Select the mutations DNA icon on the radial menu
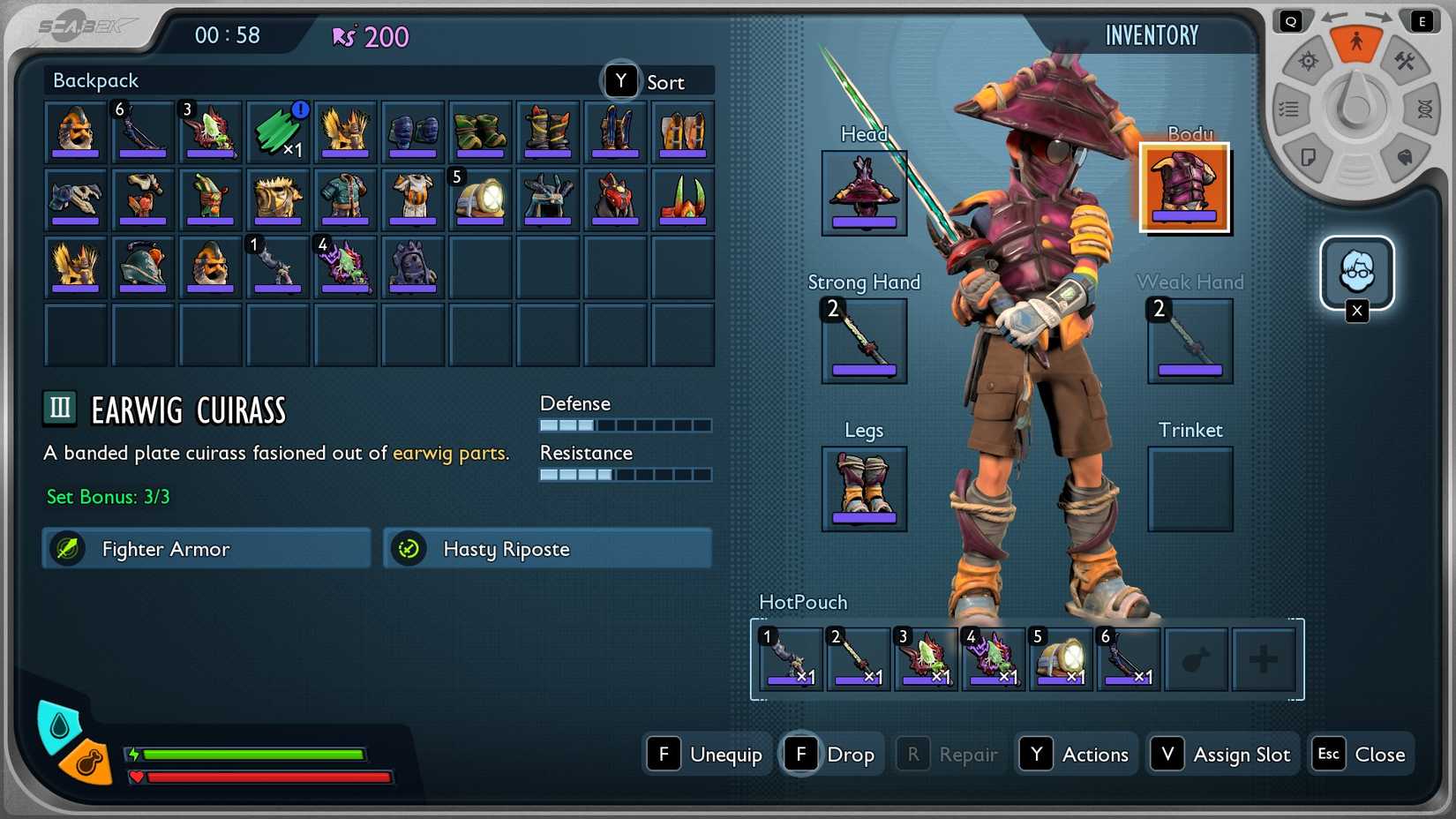The width and height of the screenshot is (1456, 819). (x=1425, y=109)
